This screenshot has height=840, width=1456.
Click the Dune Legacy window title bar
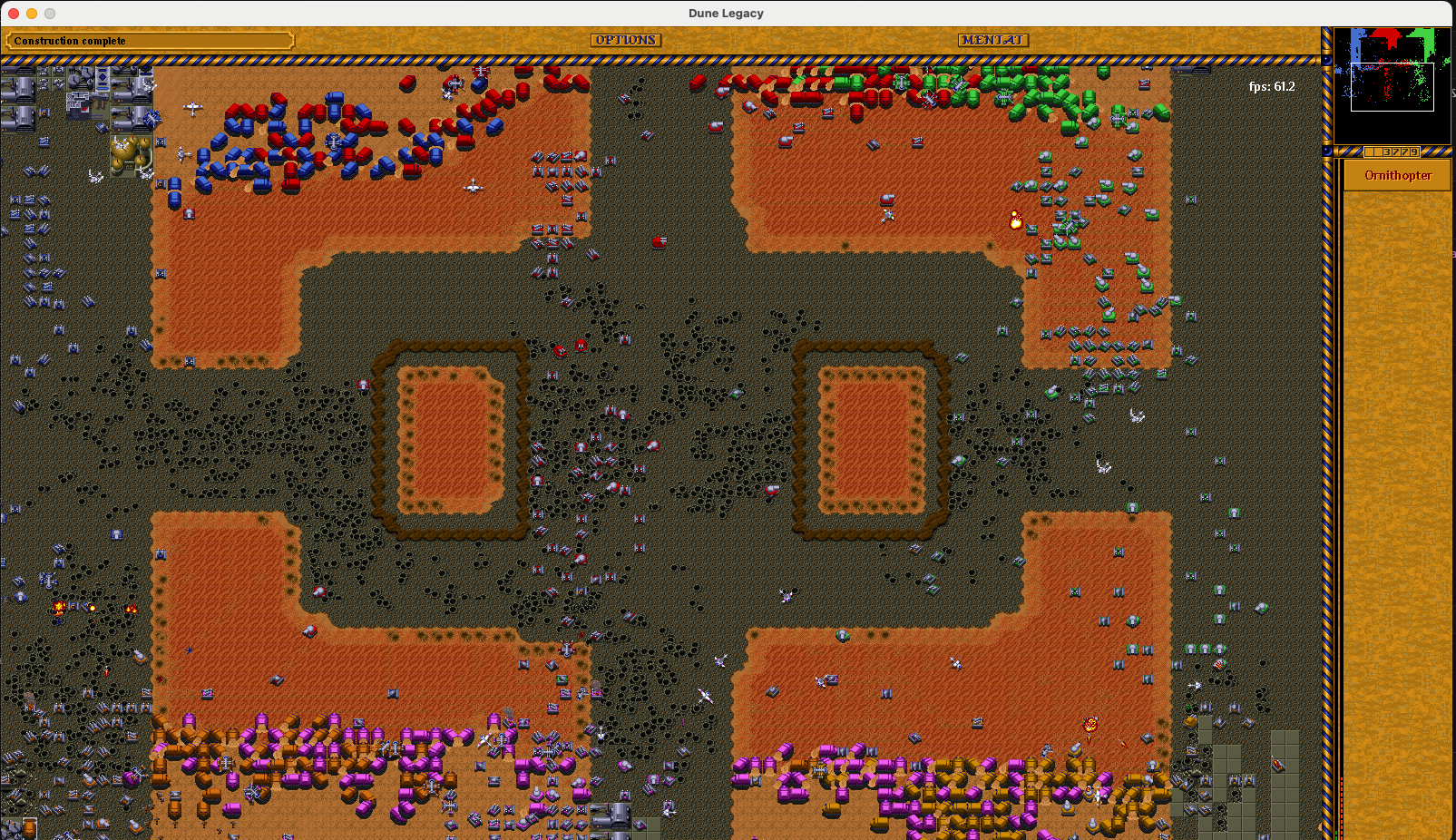[x=726, y=13]
